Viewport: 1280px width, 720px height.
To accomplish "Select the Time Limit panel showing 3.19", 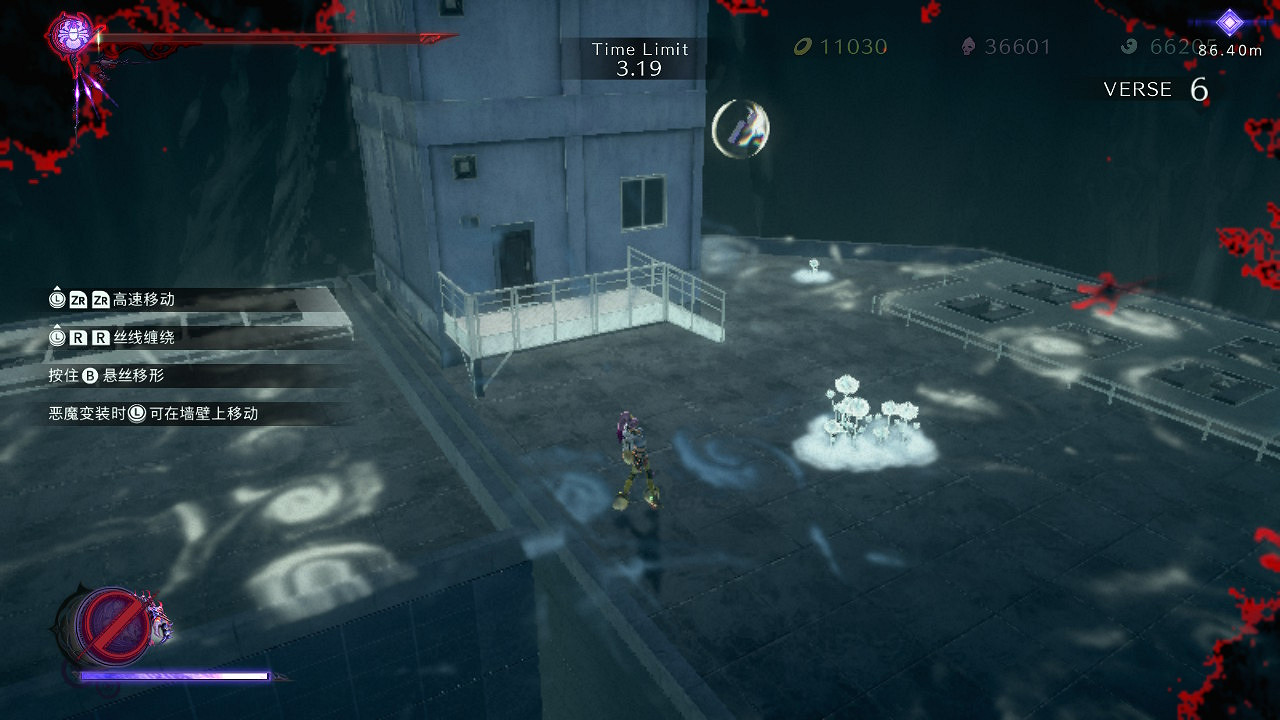I will point(640,57).
